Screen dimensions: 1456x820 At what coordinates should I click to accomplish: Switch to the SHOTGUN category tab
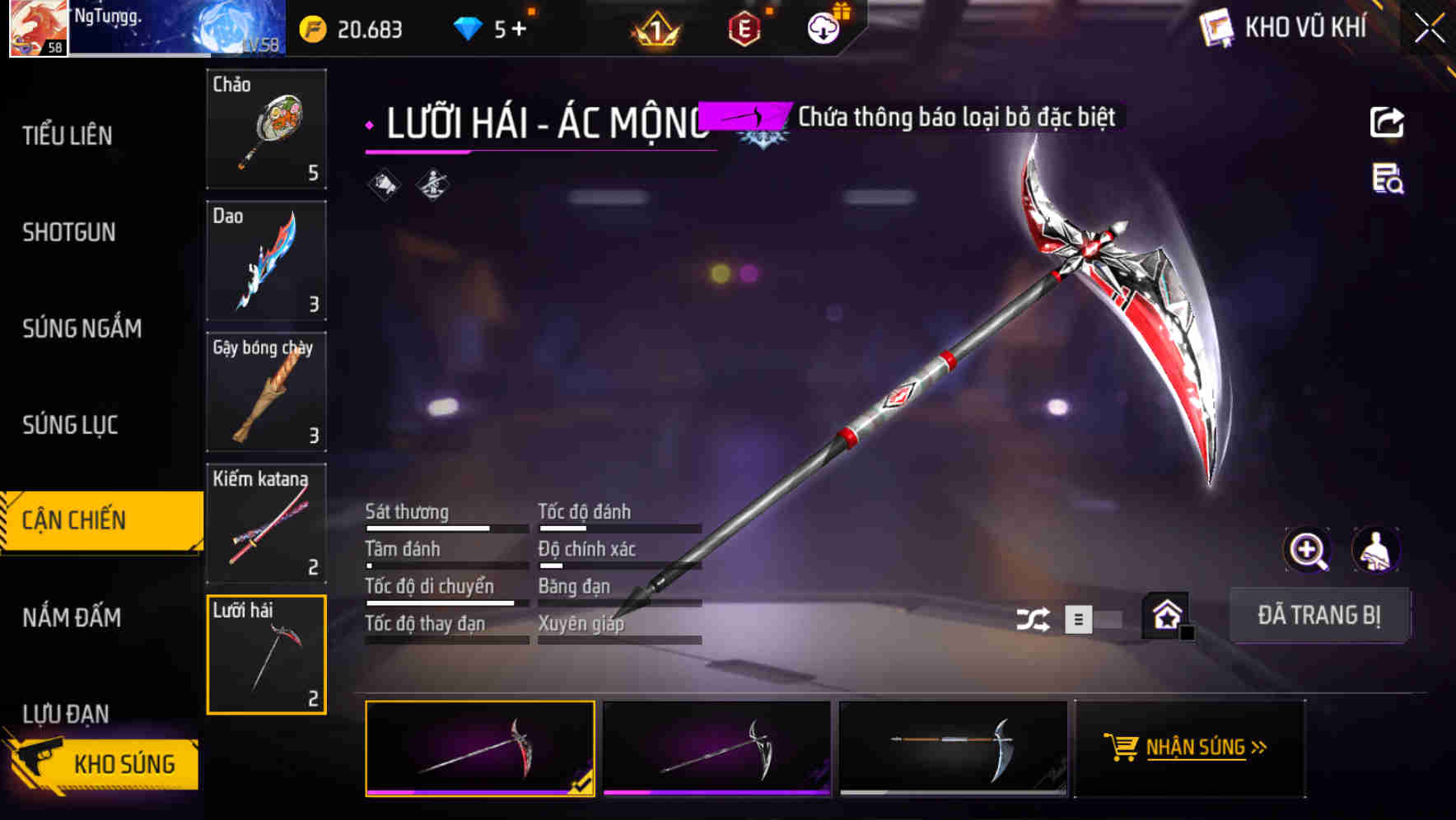coord(68,233)
